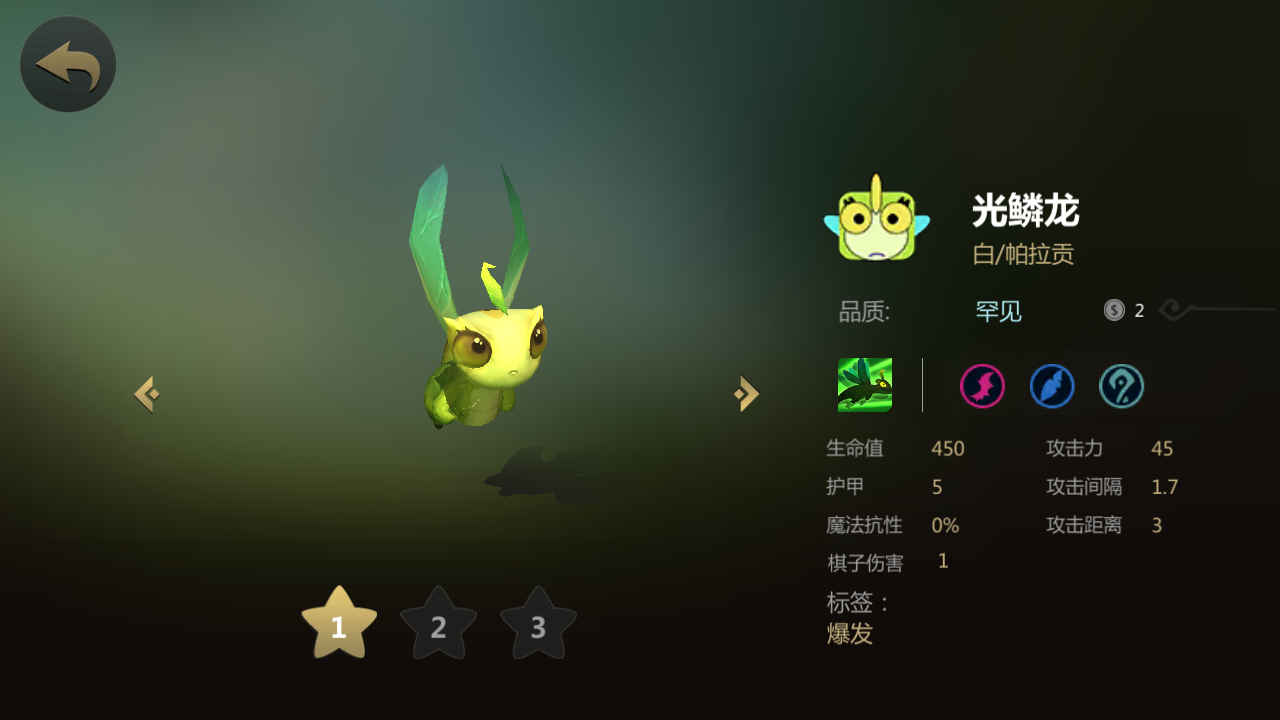The height and width of the screenshot is (720, 1280).
Task: Click the left arrow to view previous hero
Action: (146, 393)
